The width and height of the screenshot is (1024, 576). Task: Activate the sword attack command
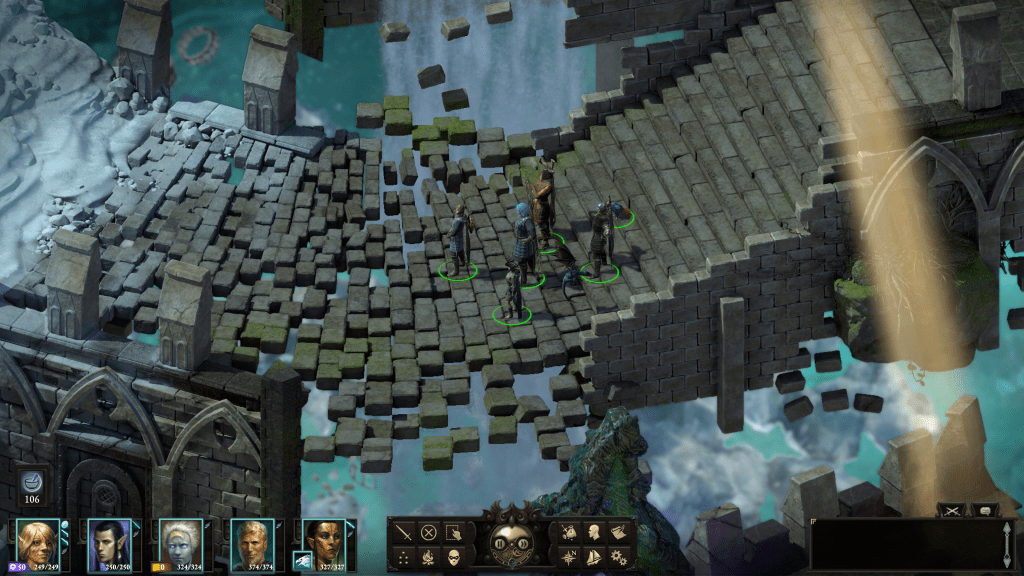(x=402, y=532)
